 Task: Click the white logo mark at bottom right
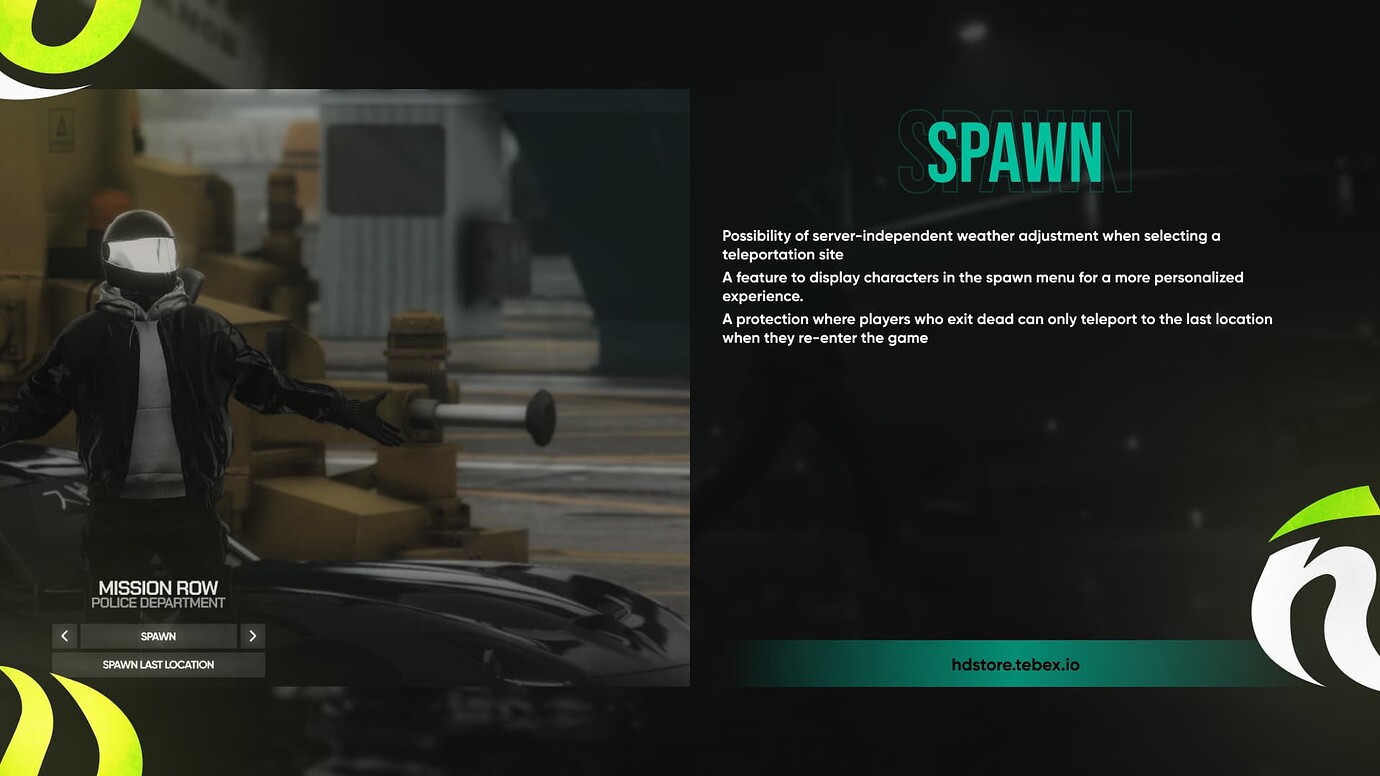tap(1320, 600)
